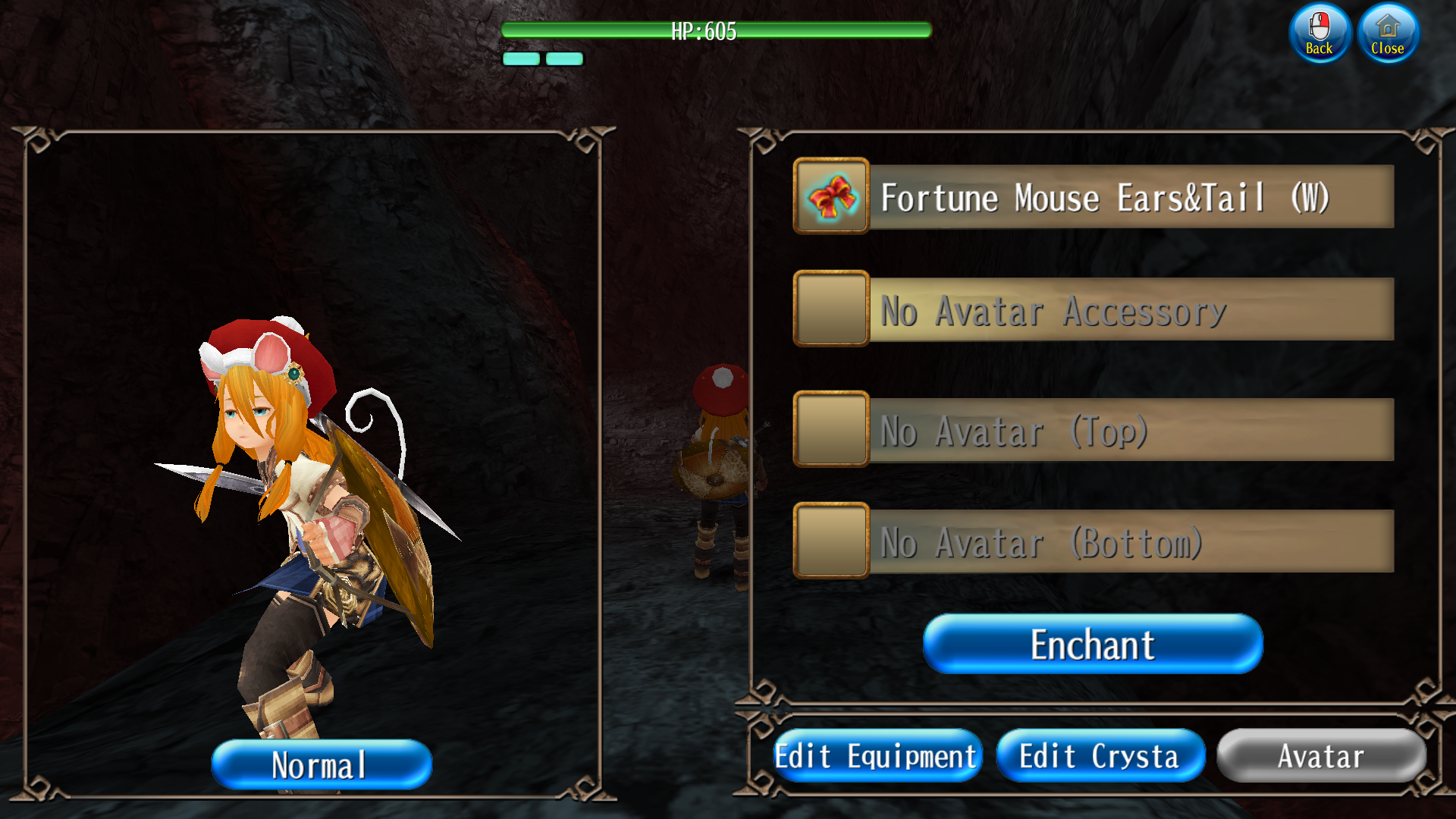The width and height of the screenshot is (1456, 819).
Task: Select Fortune Mouse Ears&Tail (W) avatar slot
Action: (x=1130, y=197)
